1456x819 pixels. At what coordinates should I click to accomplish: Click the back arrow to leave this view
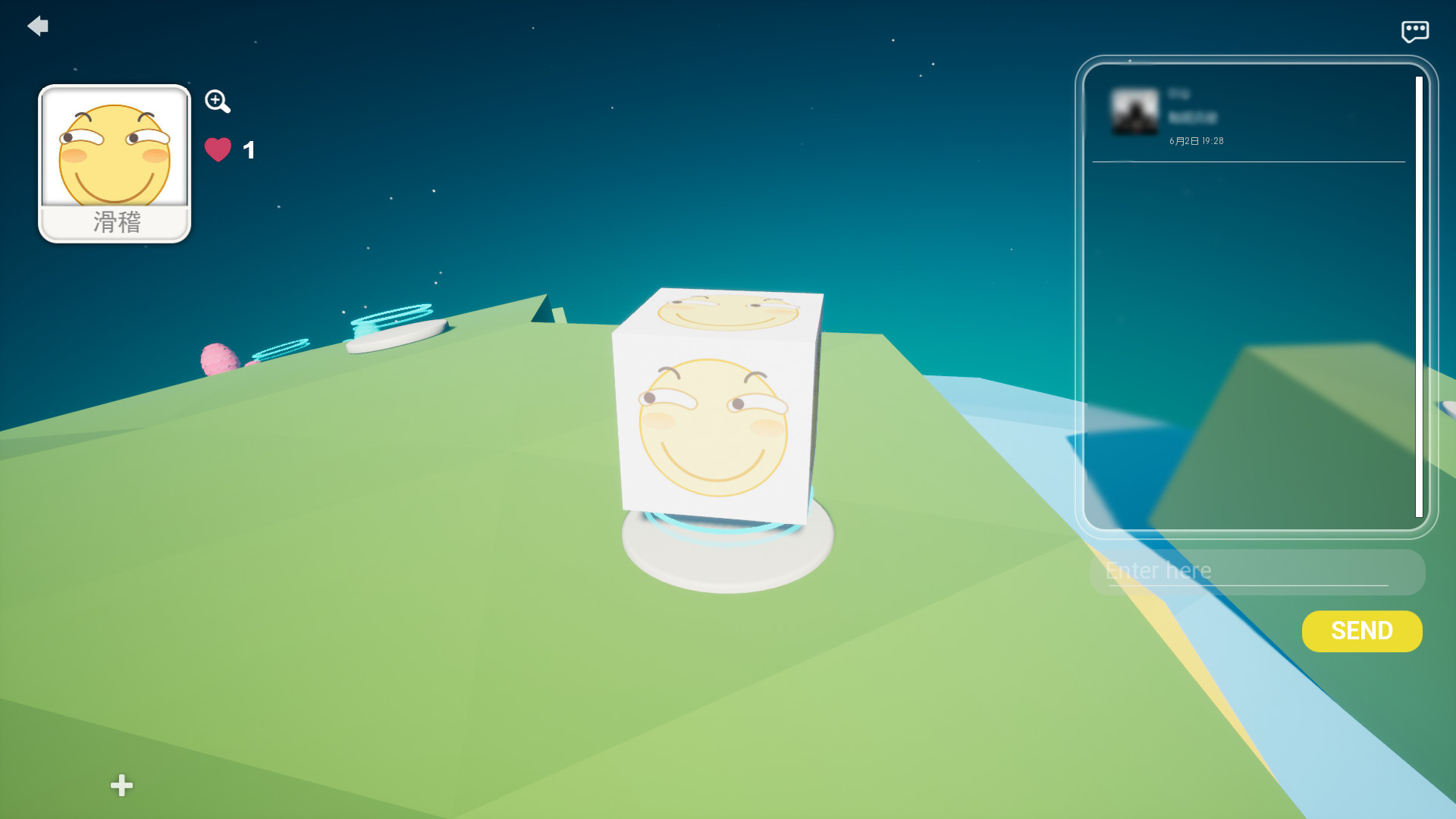point(37,25)
